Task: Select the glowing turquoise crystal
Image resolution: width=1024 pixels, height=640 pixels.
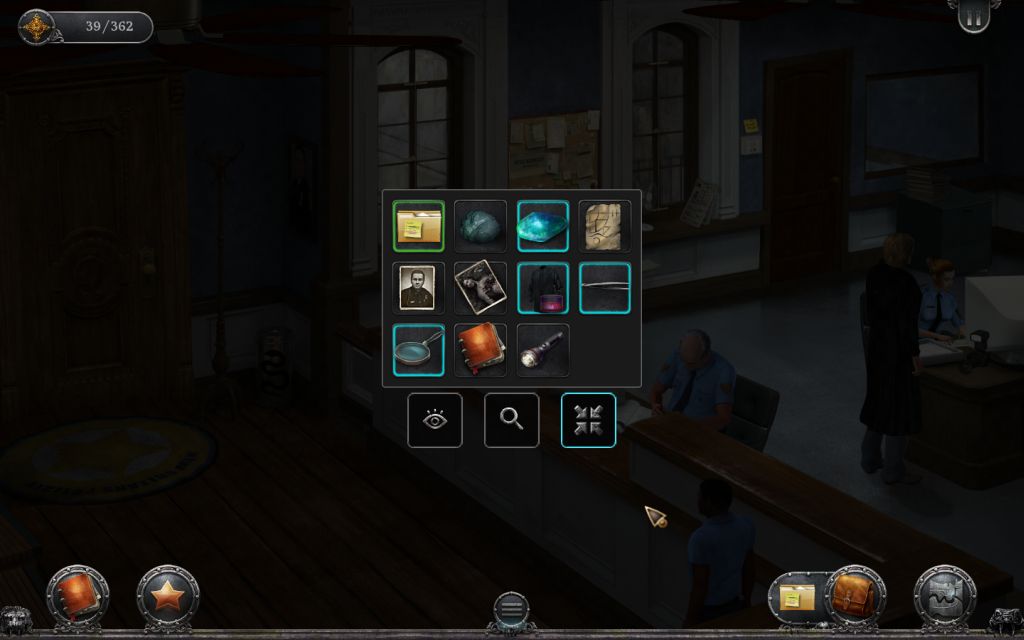Action: tap(543, 226)
